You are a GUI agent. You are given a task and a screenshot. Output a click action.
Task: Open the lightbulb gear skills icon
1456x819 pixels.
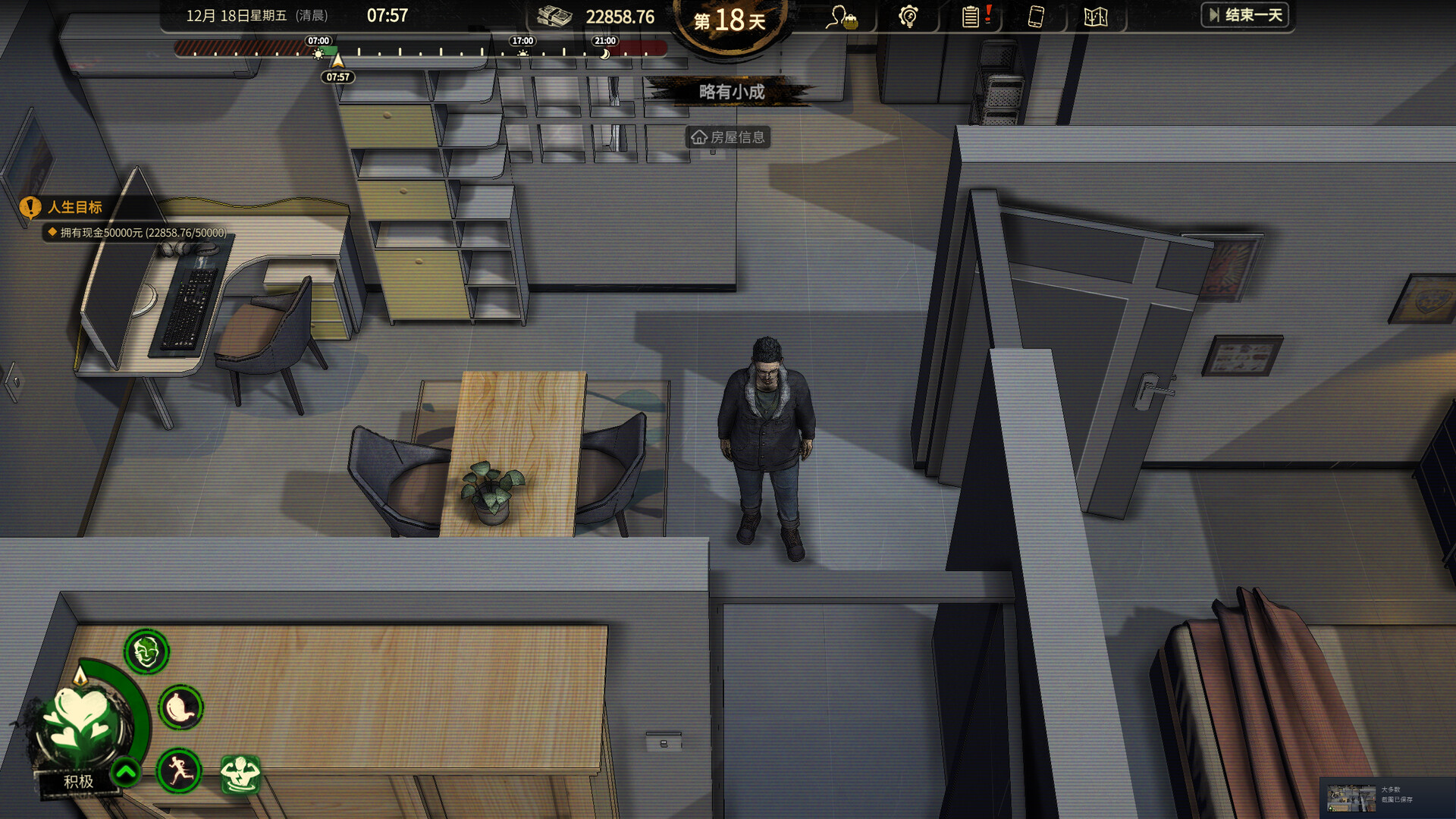(908, 17)
